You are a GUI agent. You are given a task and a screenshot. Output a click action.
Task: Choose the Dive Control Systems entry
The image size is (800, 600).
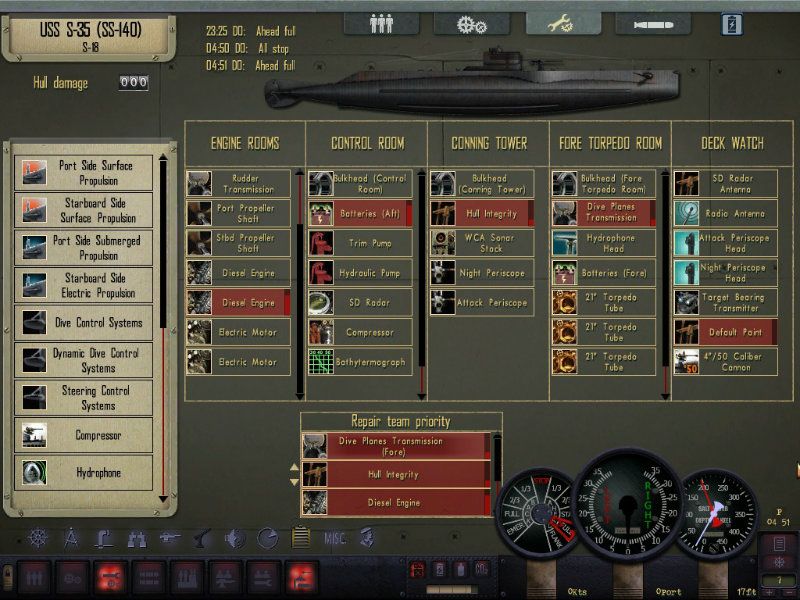(85, 323)
